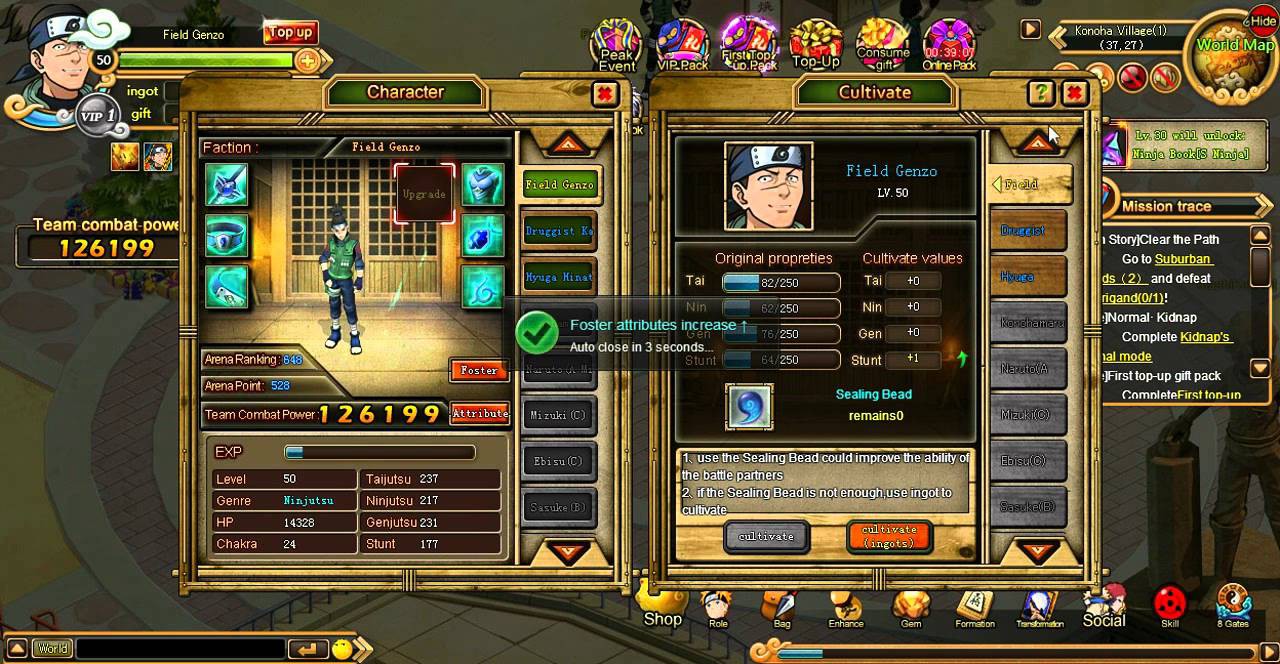Open the Foster panel
The width and height of the screenshot is (1280, 664).
[479, 370]
